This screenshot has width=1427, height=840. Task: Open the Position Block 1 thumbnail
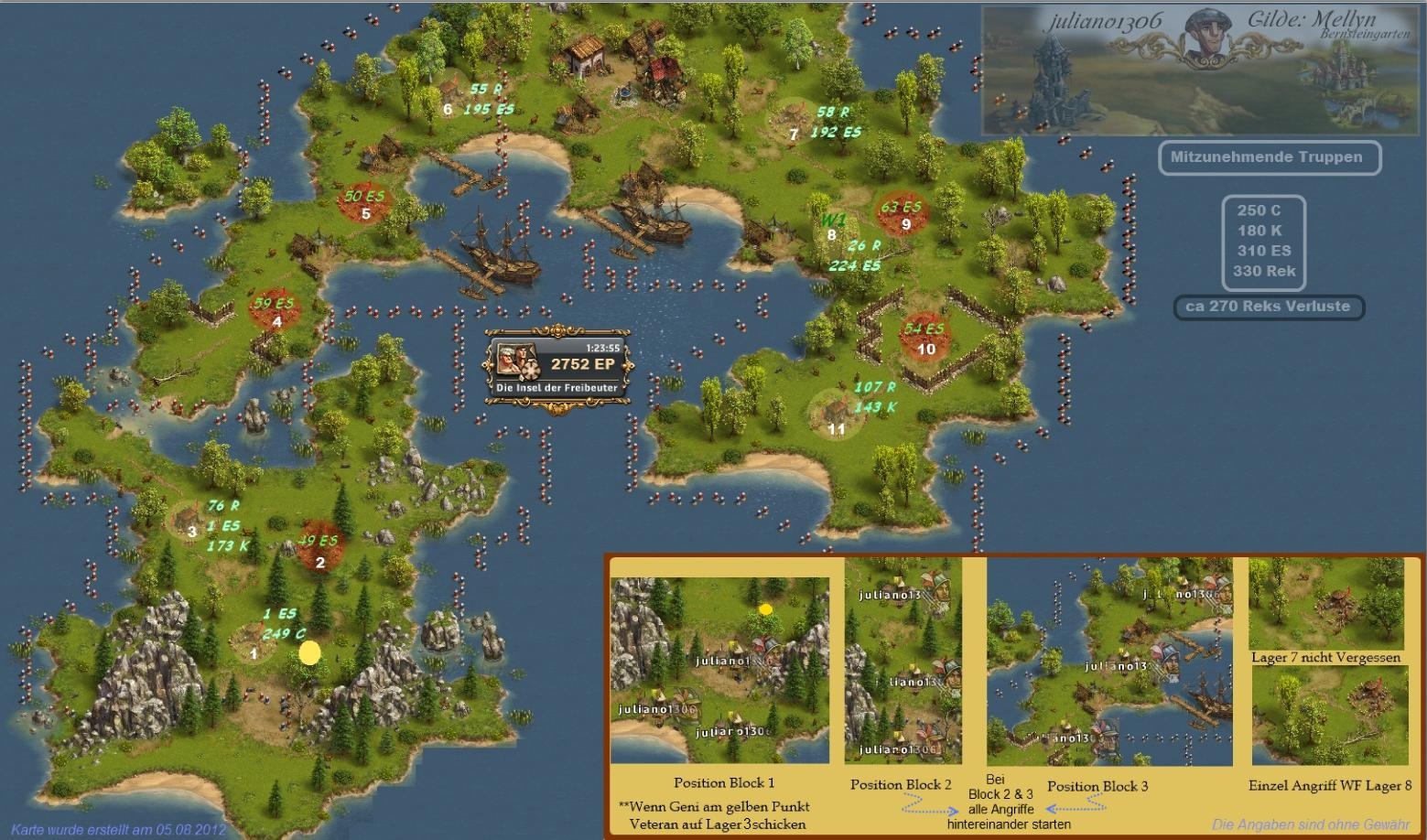click(719, 670)
